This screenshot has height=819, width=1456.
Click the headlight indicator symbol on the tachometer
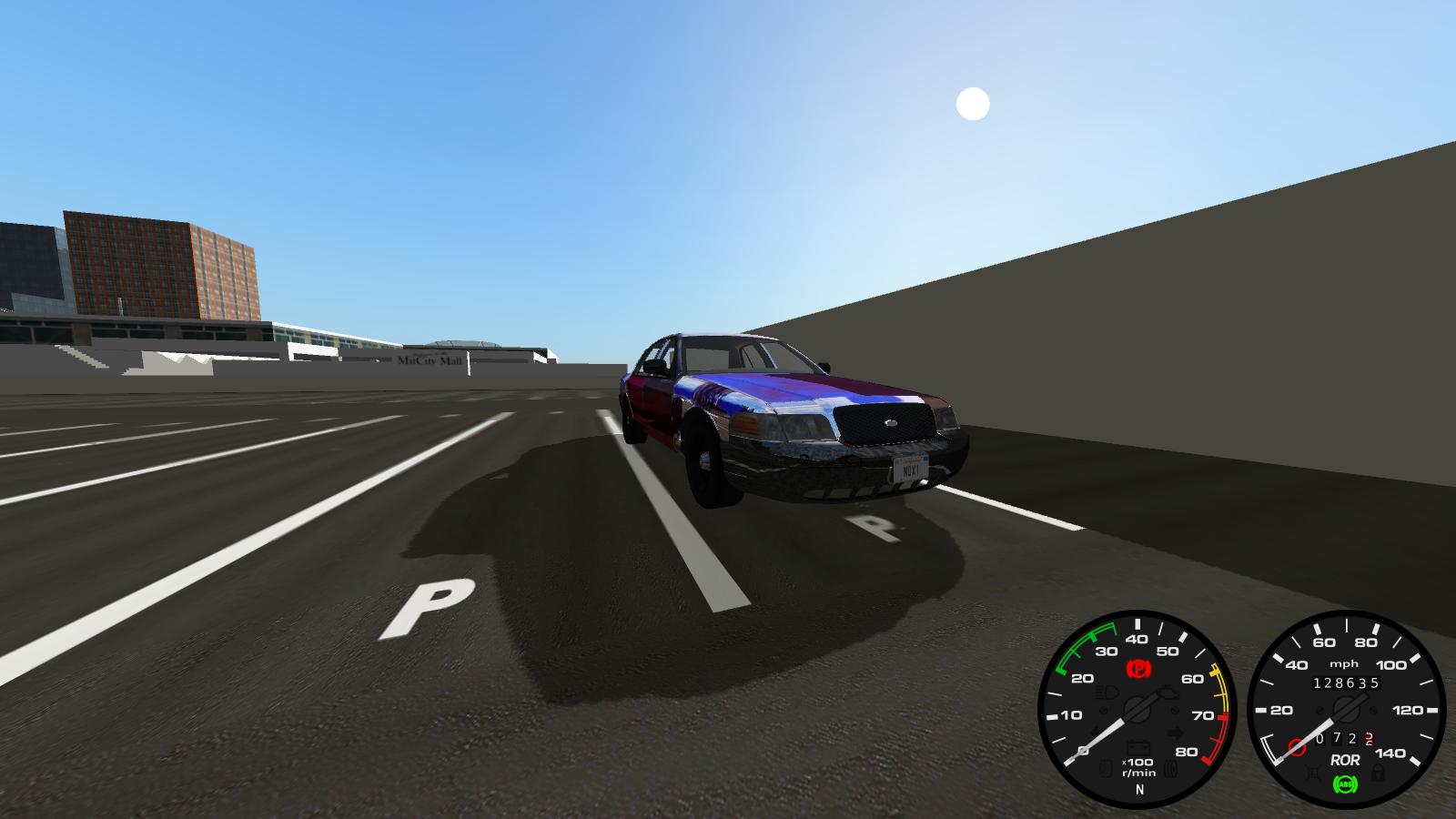(x=1107, y=692)
